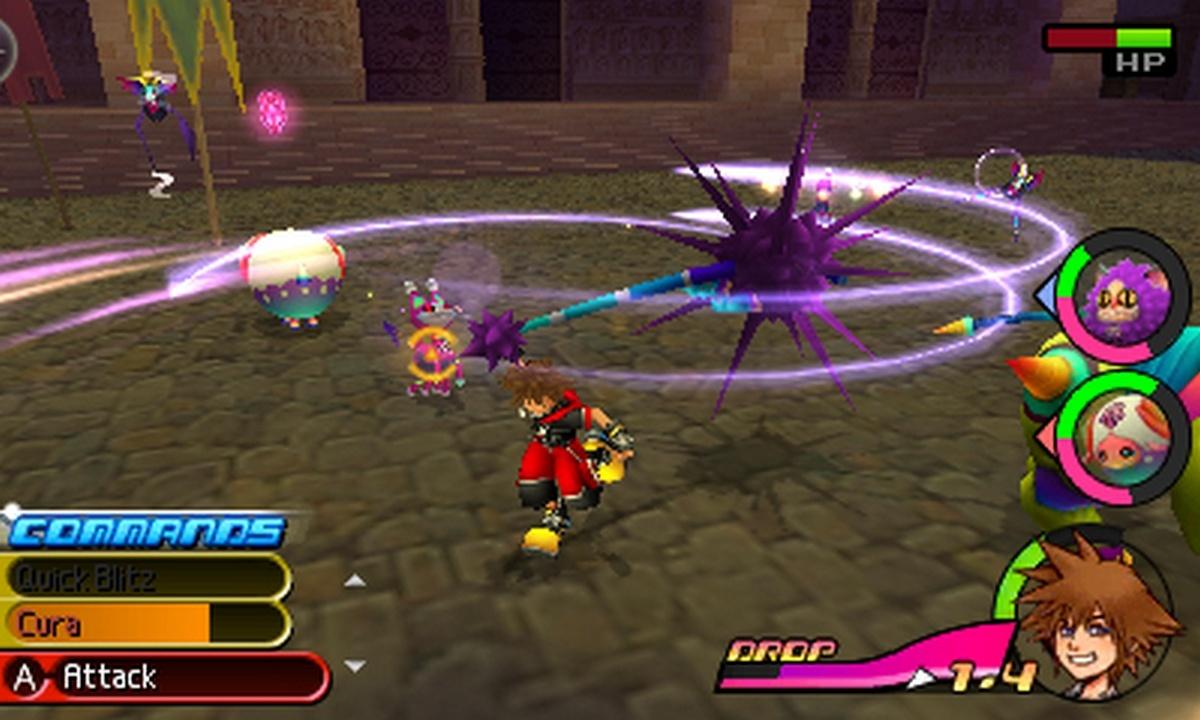Choose the Cura command

[145, 625]
